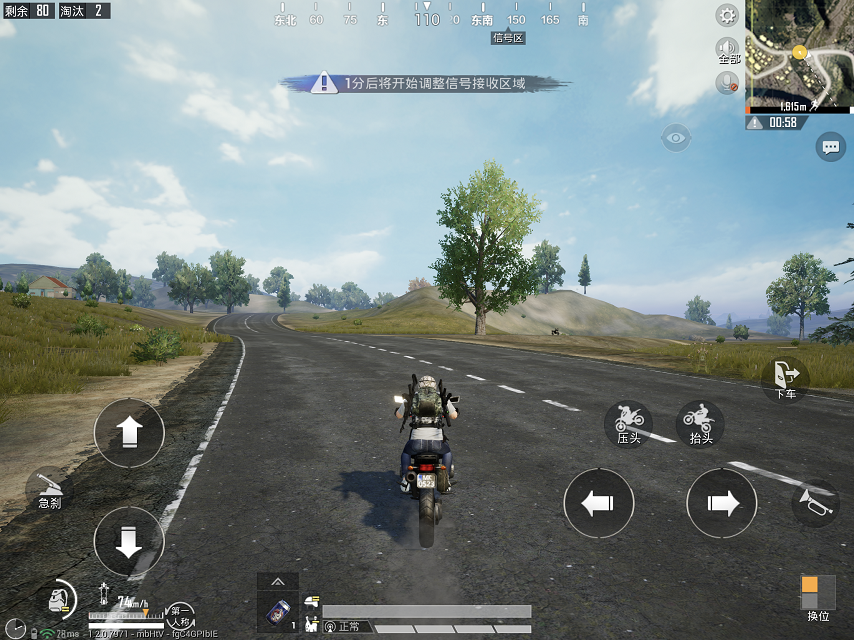854x640 pixels.
Task: Open the minimap
Action: (799, 56)
